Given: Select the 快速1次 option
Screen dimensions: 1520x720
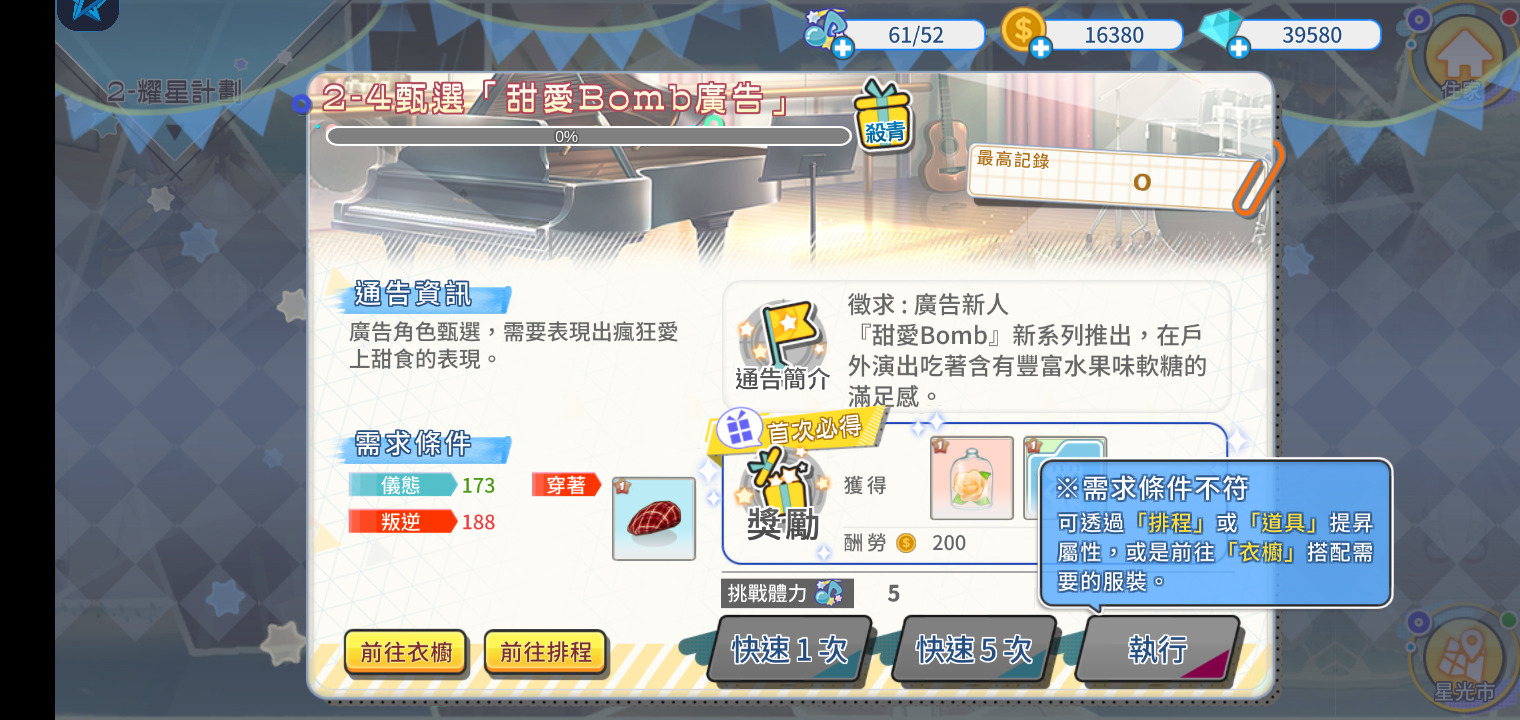Looking at the screenshot, I should pos(790,650).
